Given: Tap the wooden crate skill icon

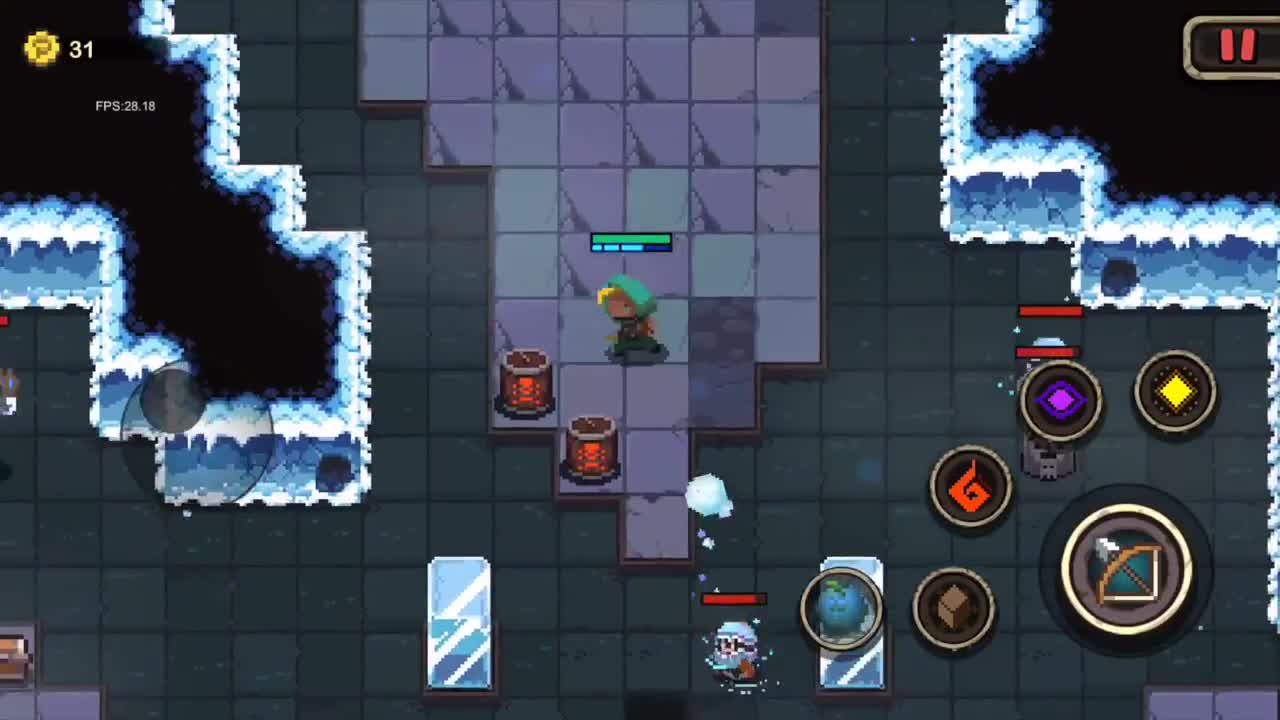Looking at the screenshot, I should [955, 607].
